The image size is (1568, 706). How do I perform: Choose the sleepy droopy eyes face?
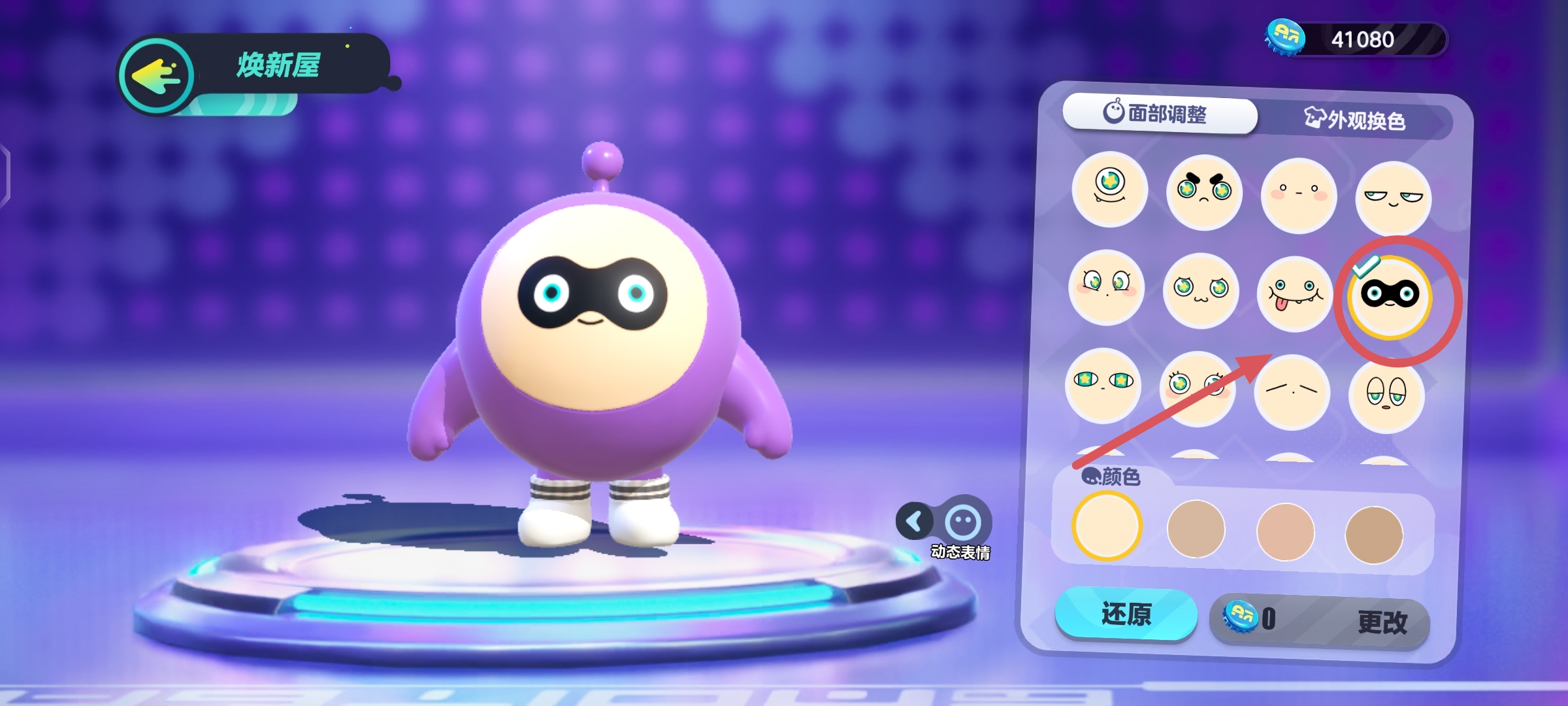click(1386, 395)
